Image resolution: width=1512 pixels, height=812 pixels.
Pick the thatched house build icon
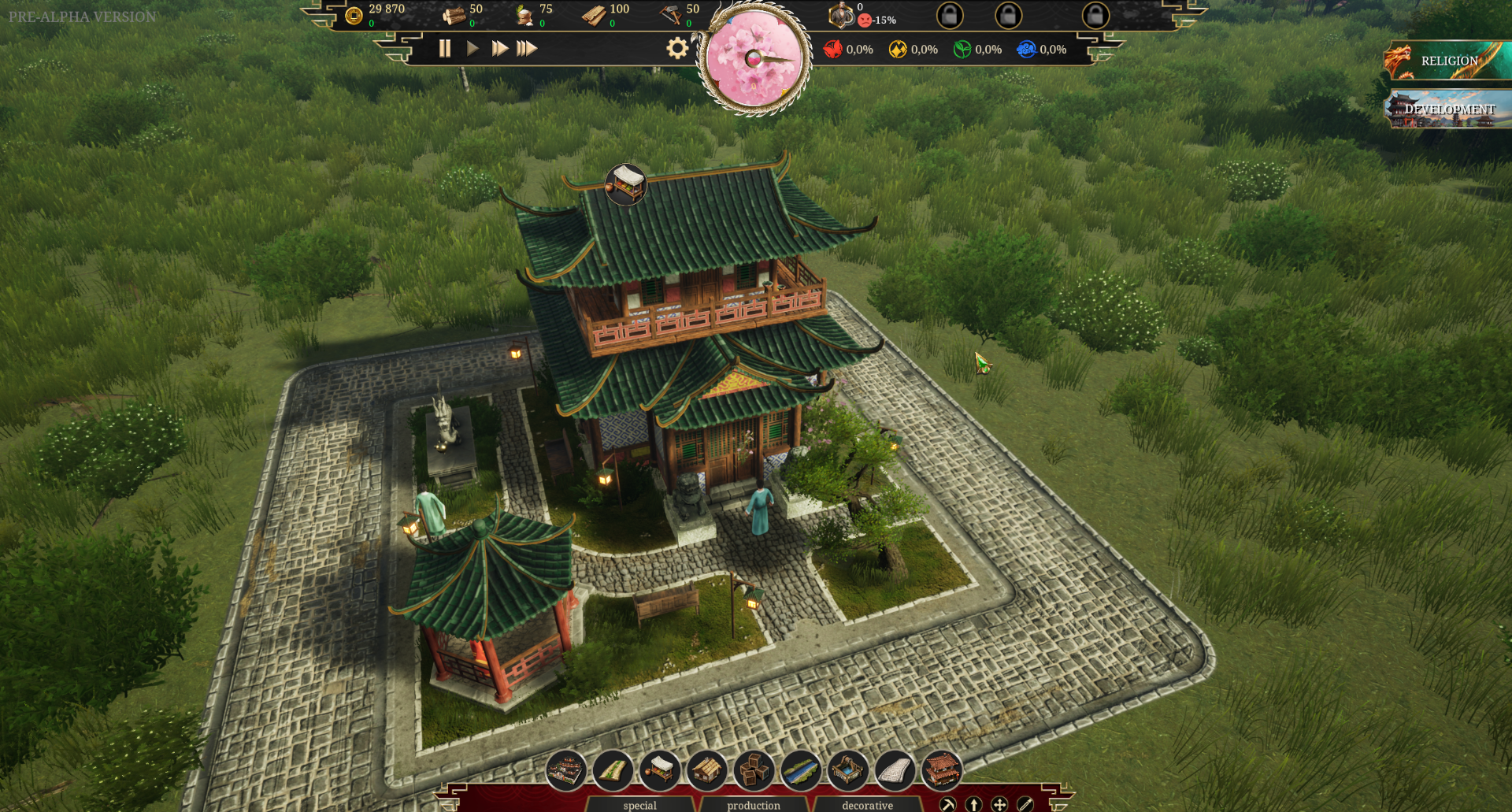(x=706, y=769)
